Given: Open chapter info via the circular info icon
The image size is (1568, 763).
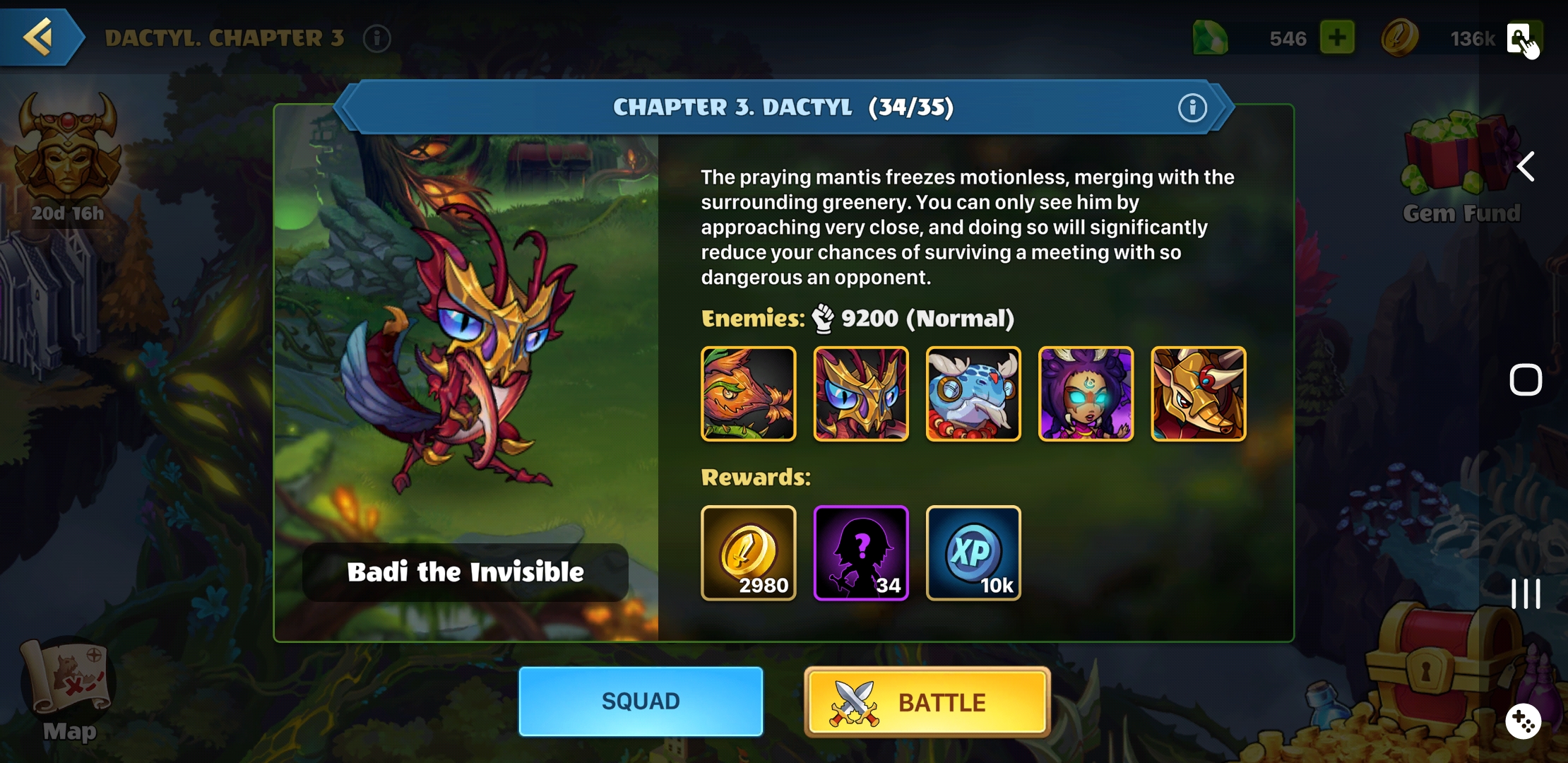Looking at the screenshot, I should (x=1193, y=107).
